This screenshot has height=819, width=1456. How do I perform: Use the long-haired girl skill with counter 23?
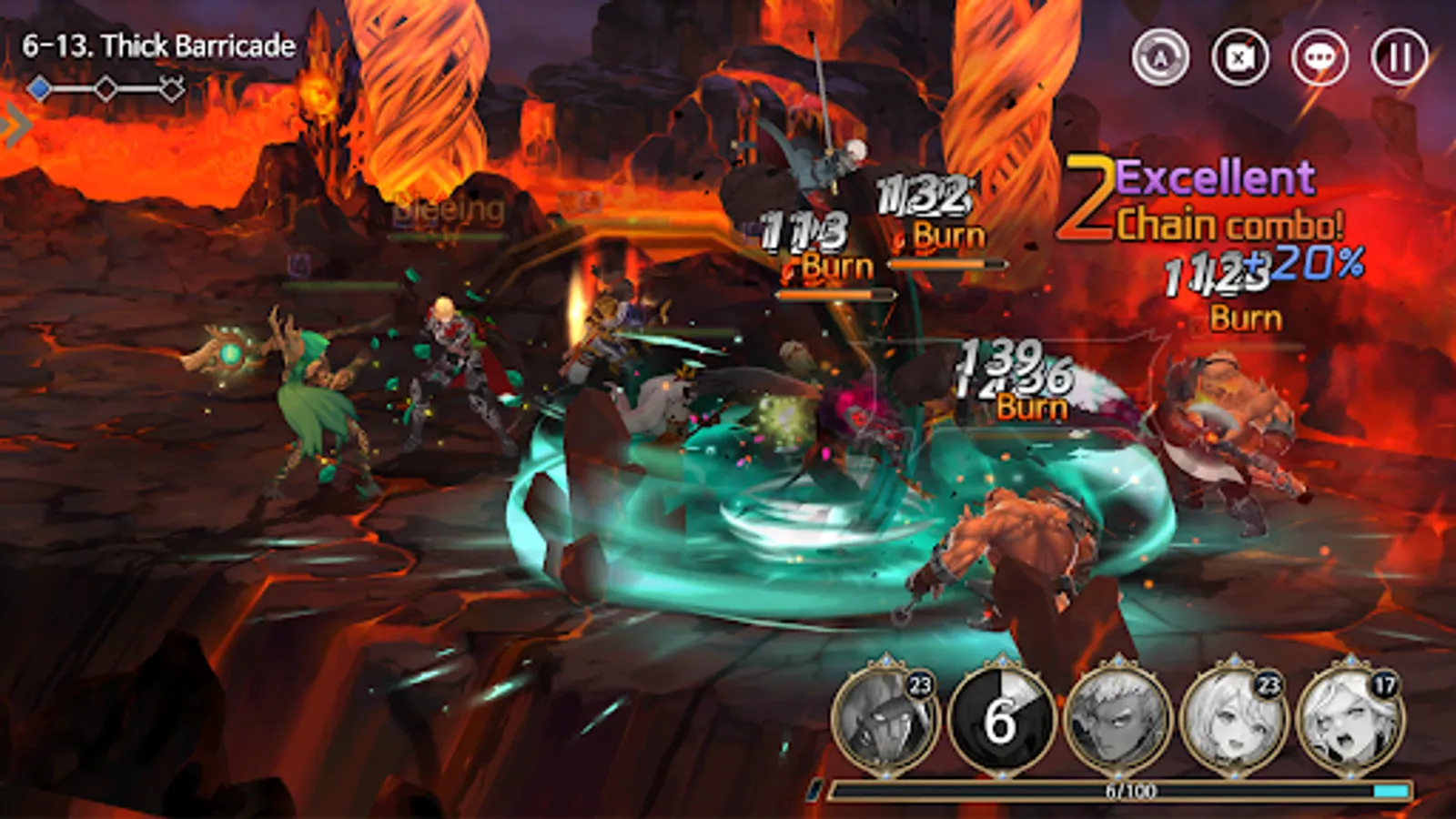1234,719
